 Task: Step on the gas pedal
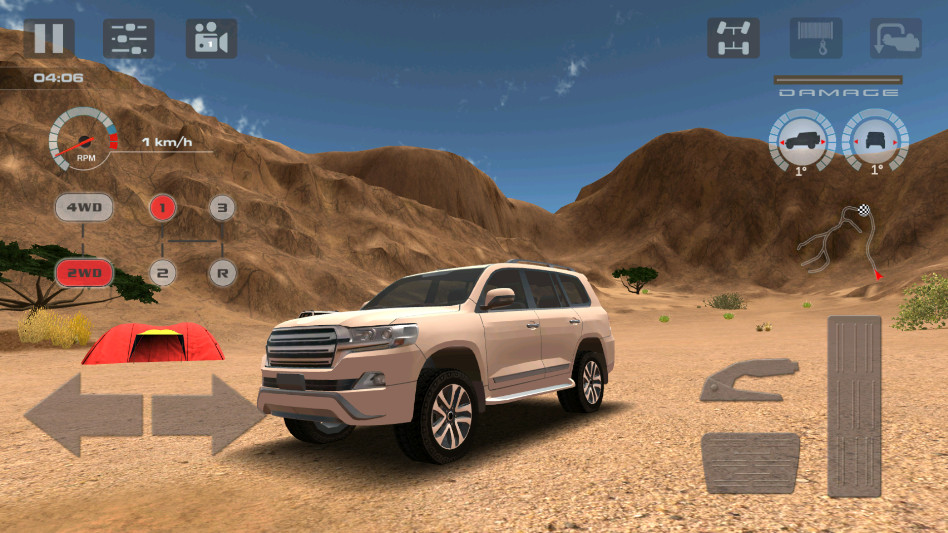click(854, 406)
